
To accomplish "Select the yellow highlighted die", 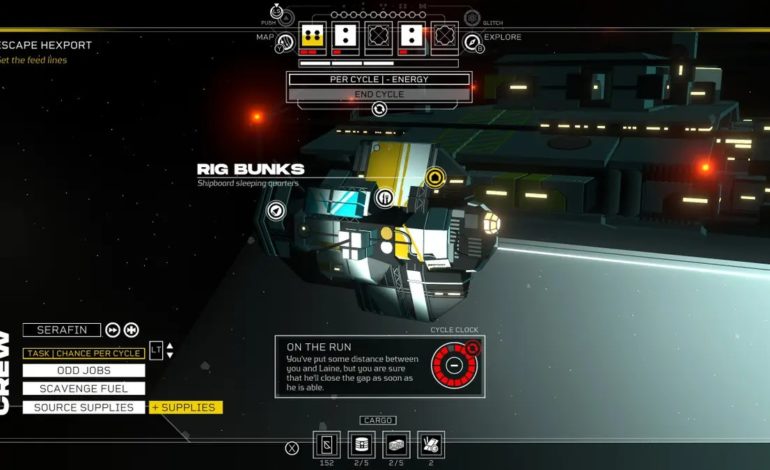I will (312, 38).
